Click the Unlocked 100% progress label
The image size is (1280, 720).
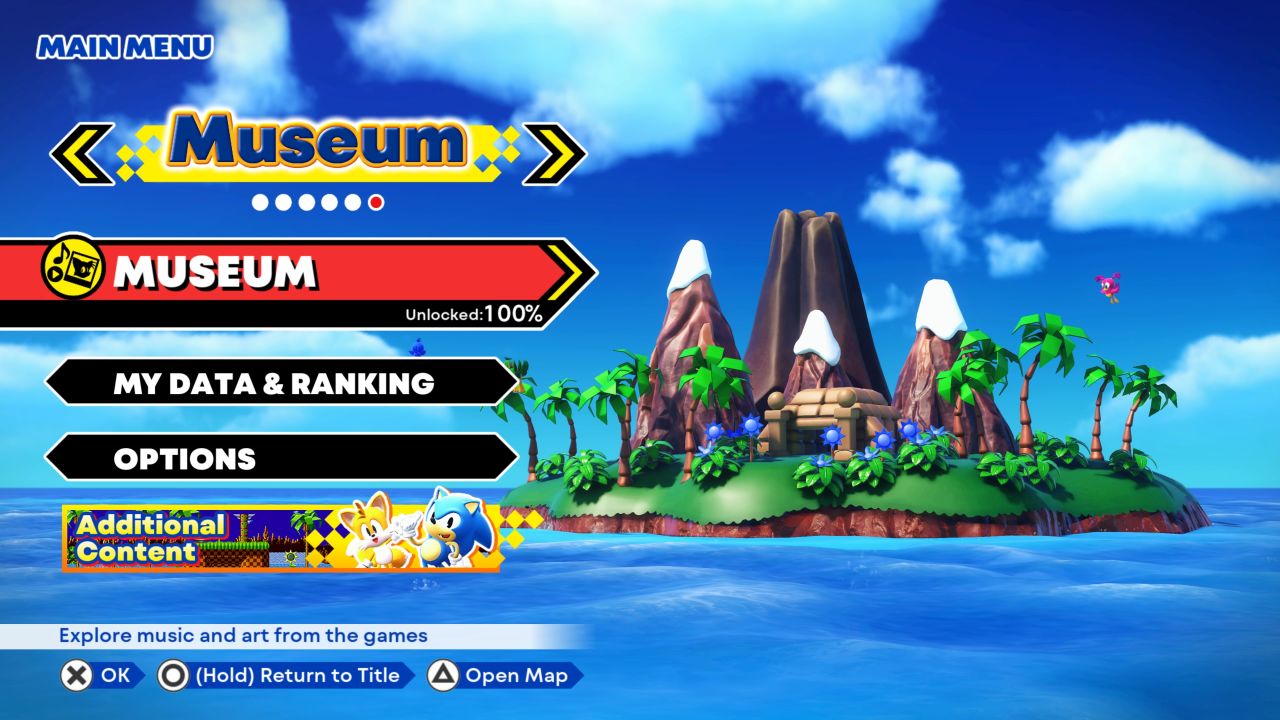click(x=471, y=313)
